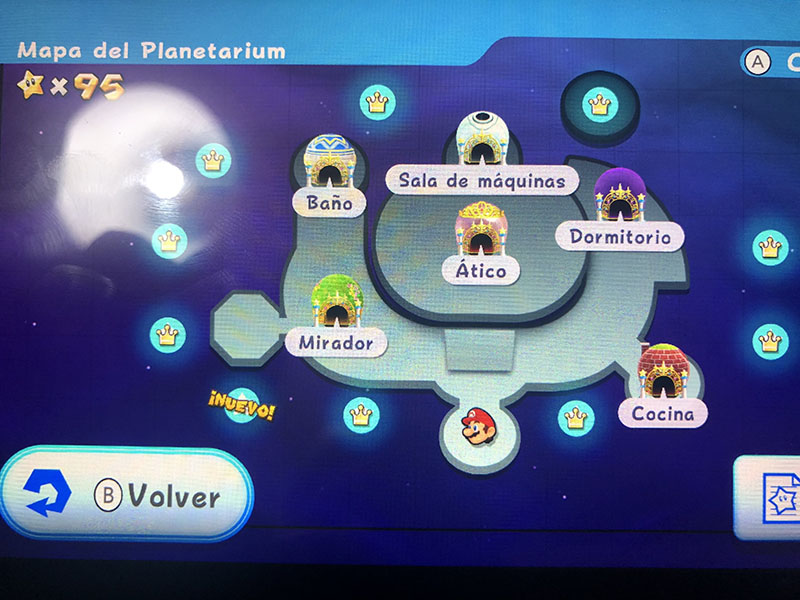Open the Ático dome
Image resolution: width=800 pixels, height=600 pixels.
point(481,233)
